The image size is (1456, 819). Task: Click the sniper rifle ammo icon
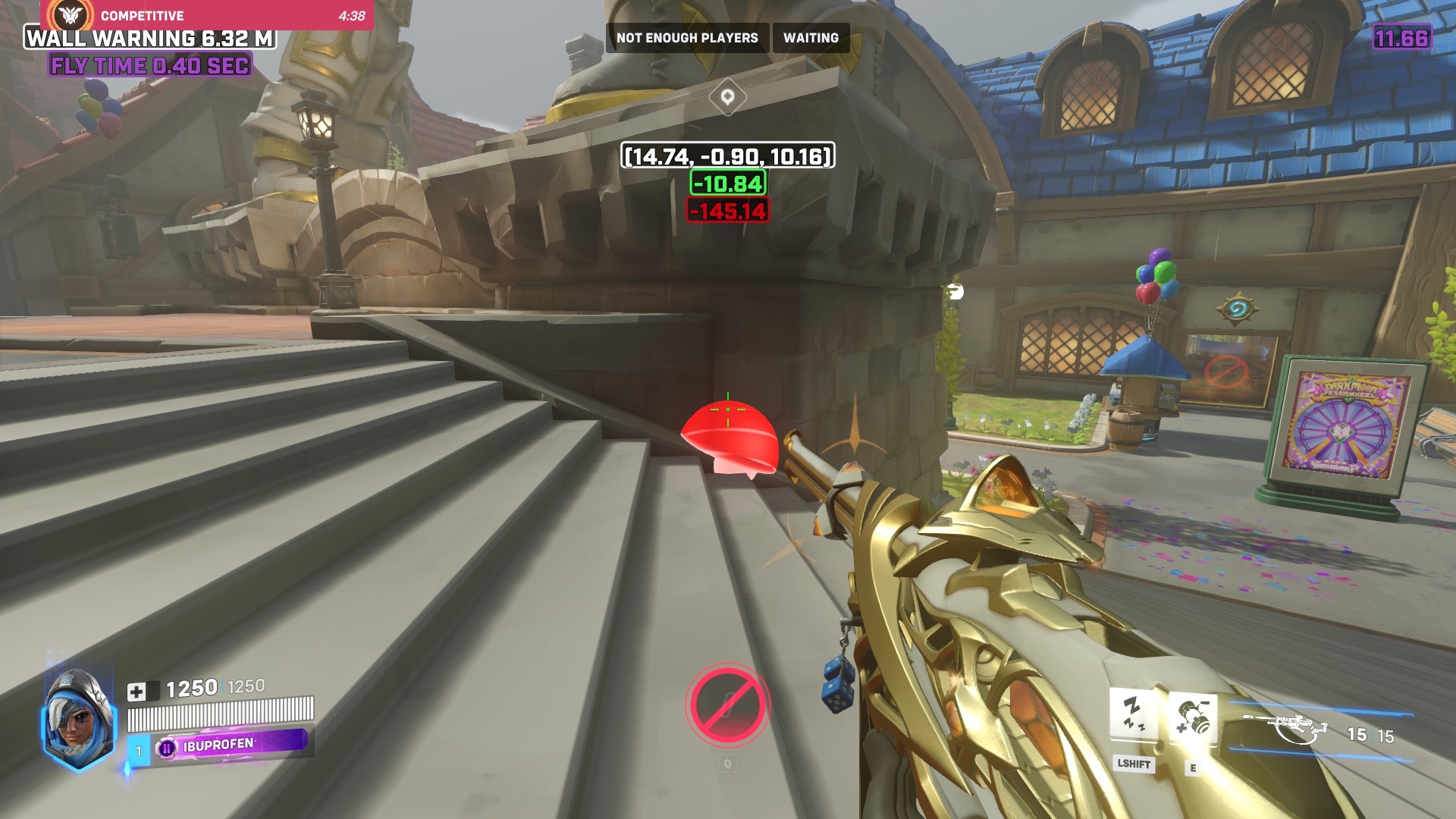pyautogui.click(x=1300, y=726)
